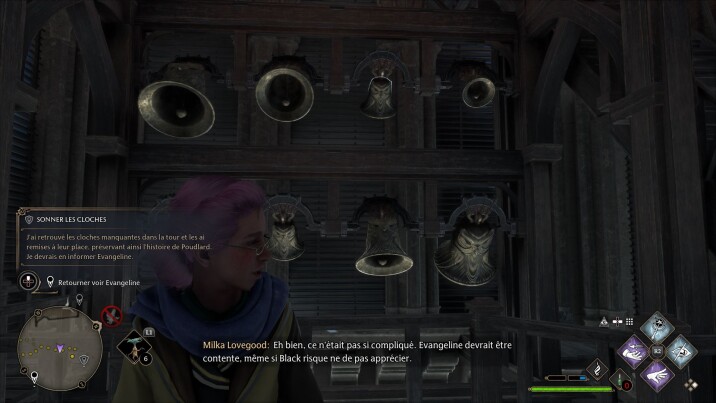Select the Retourner voir Evangeline objective
The height and width of the screenshot is (403, 716).
(x=95, y=283)
